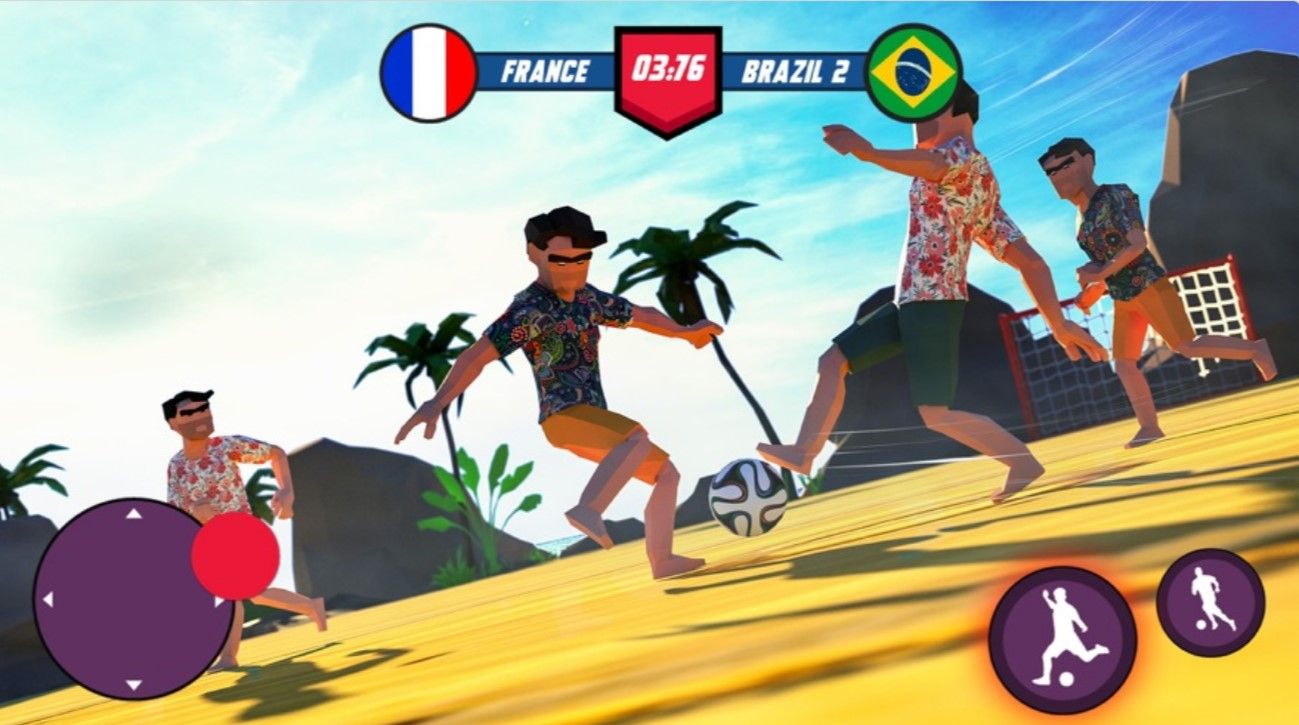Click the red joystick thumb knob
This screenshot has height=725, width=1299.
click(235, 556)
